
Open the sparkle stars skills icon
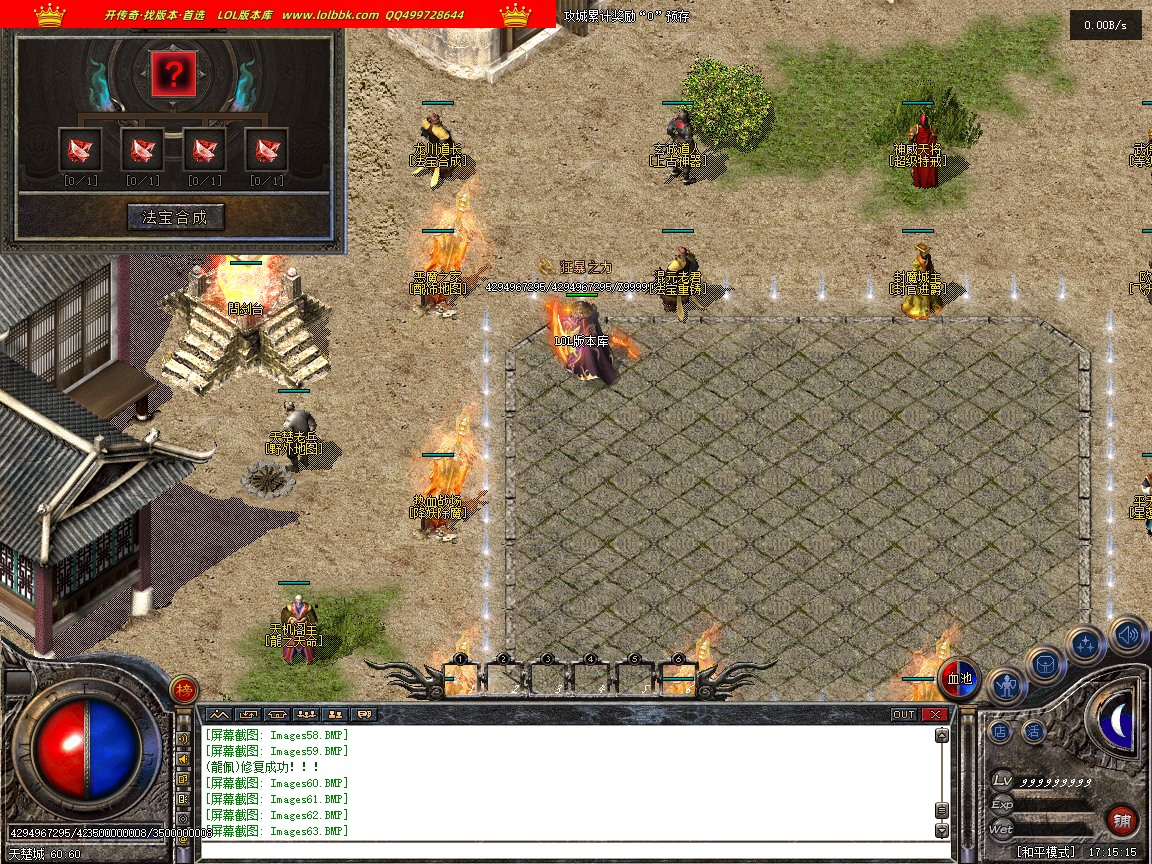point(1085,644)
